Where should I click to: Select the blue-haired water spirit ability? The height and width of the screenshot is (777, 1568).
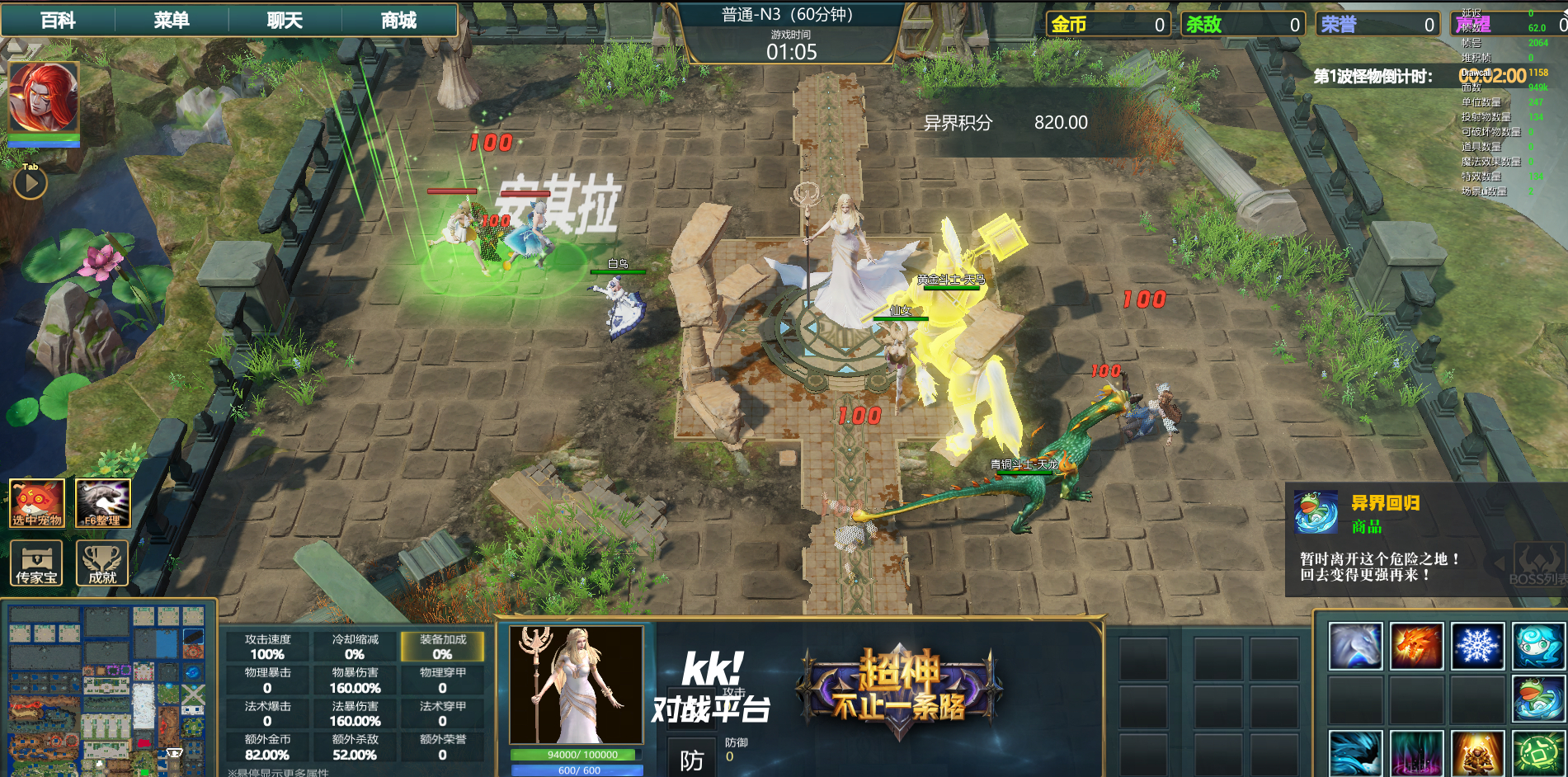tap(1538, 646)
